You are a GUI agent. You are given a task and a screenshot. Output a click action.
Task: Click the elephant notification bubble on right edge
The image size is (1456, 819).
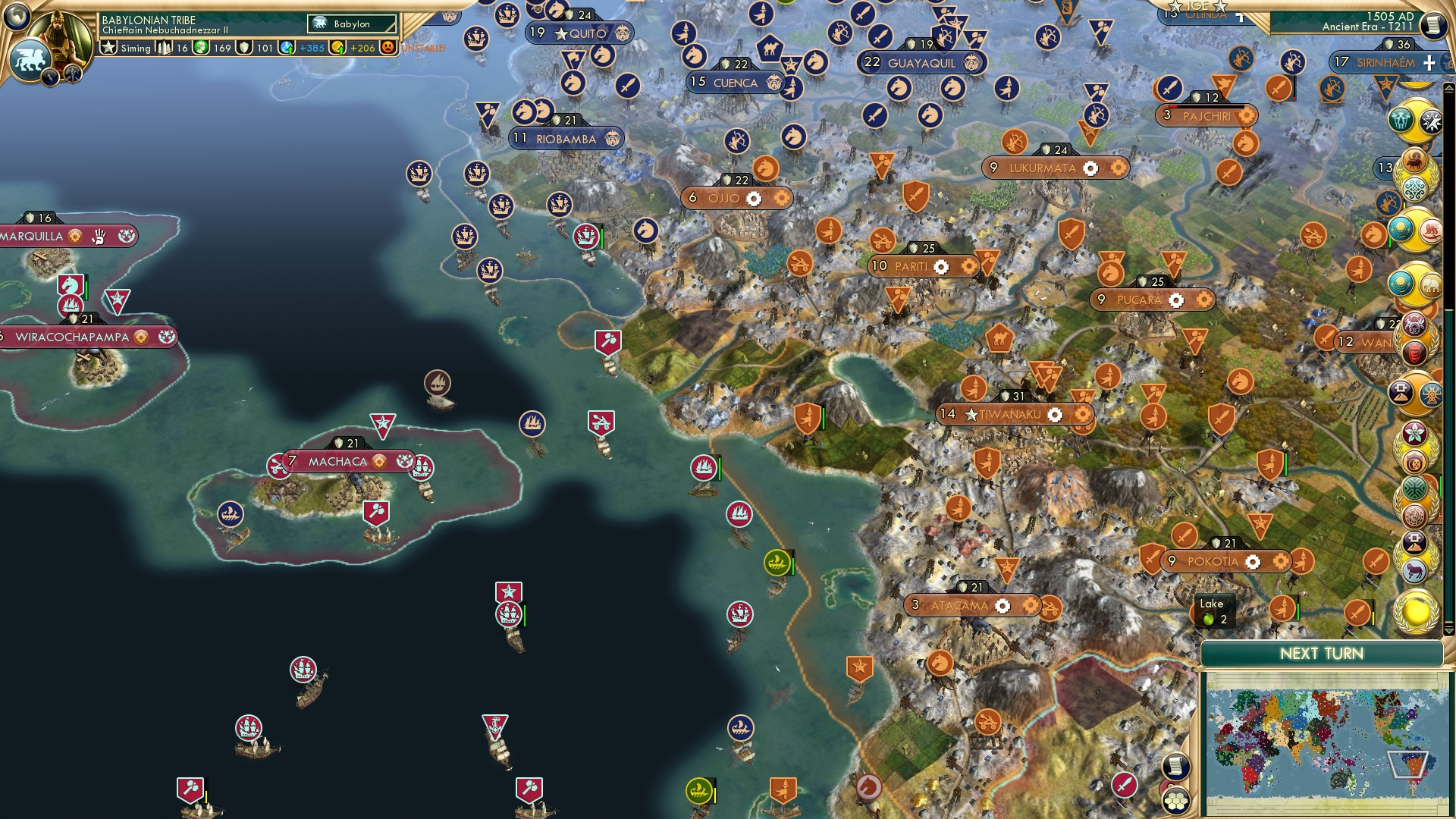click(1432, 284)
